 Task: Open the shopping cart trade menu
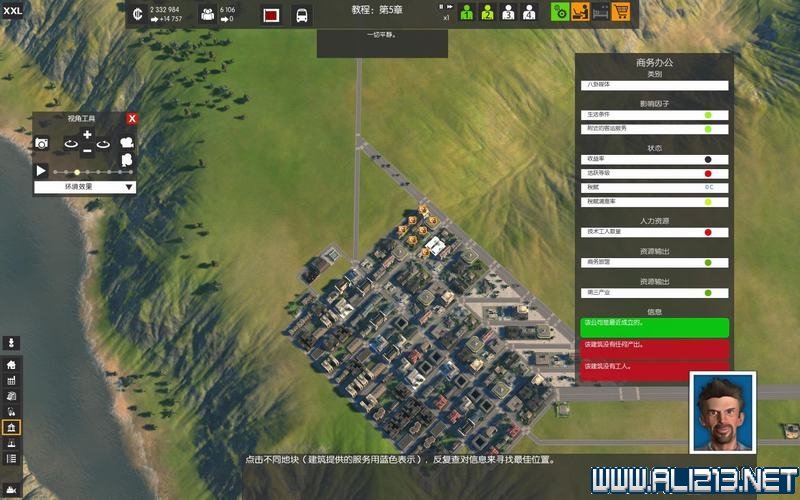(x=621, y=12)
